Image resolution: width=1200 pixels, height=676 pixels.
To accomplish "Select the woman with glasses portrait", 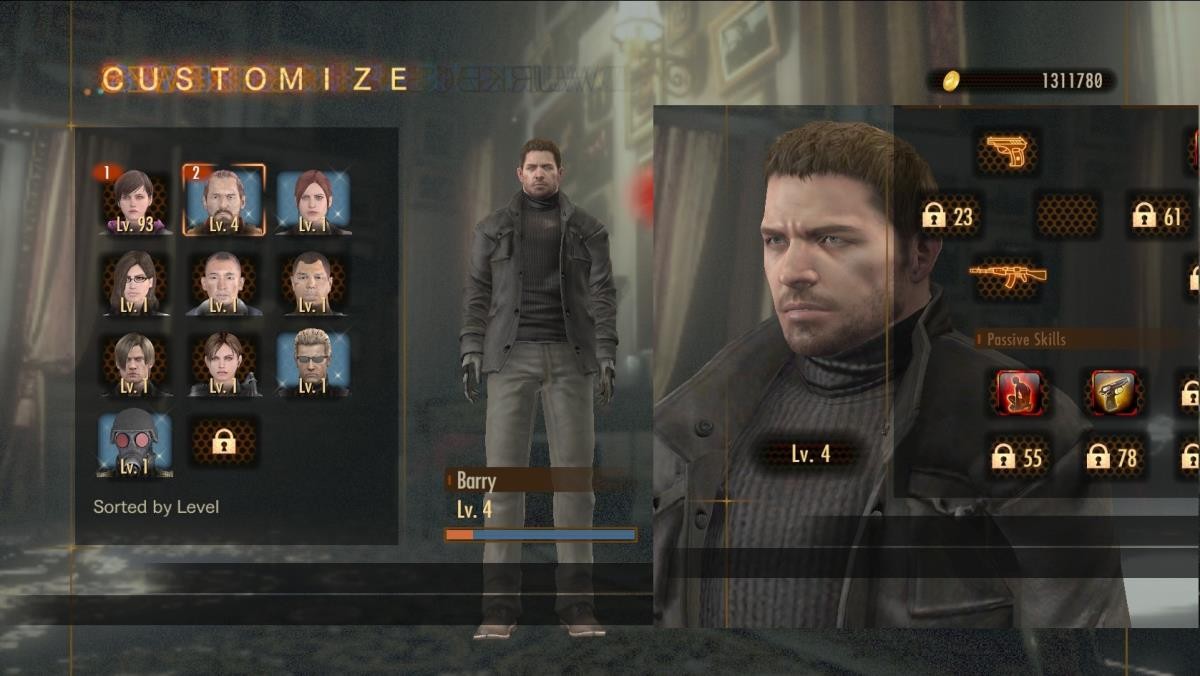I will 133,283.
